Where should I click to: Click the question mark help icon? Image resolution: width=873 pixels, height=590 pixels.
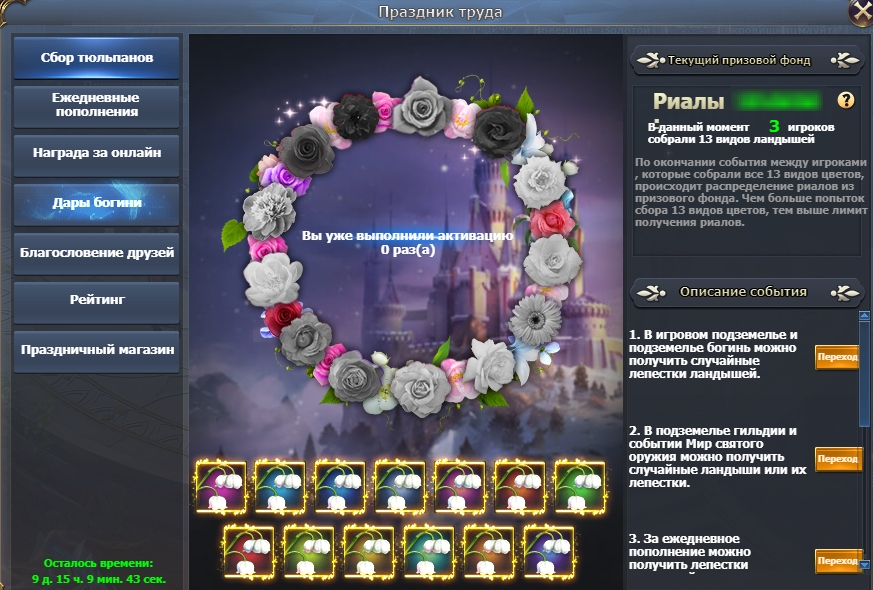(x=846, y=100)
